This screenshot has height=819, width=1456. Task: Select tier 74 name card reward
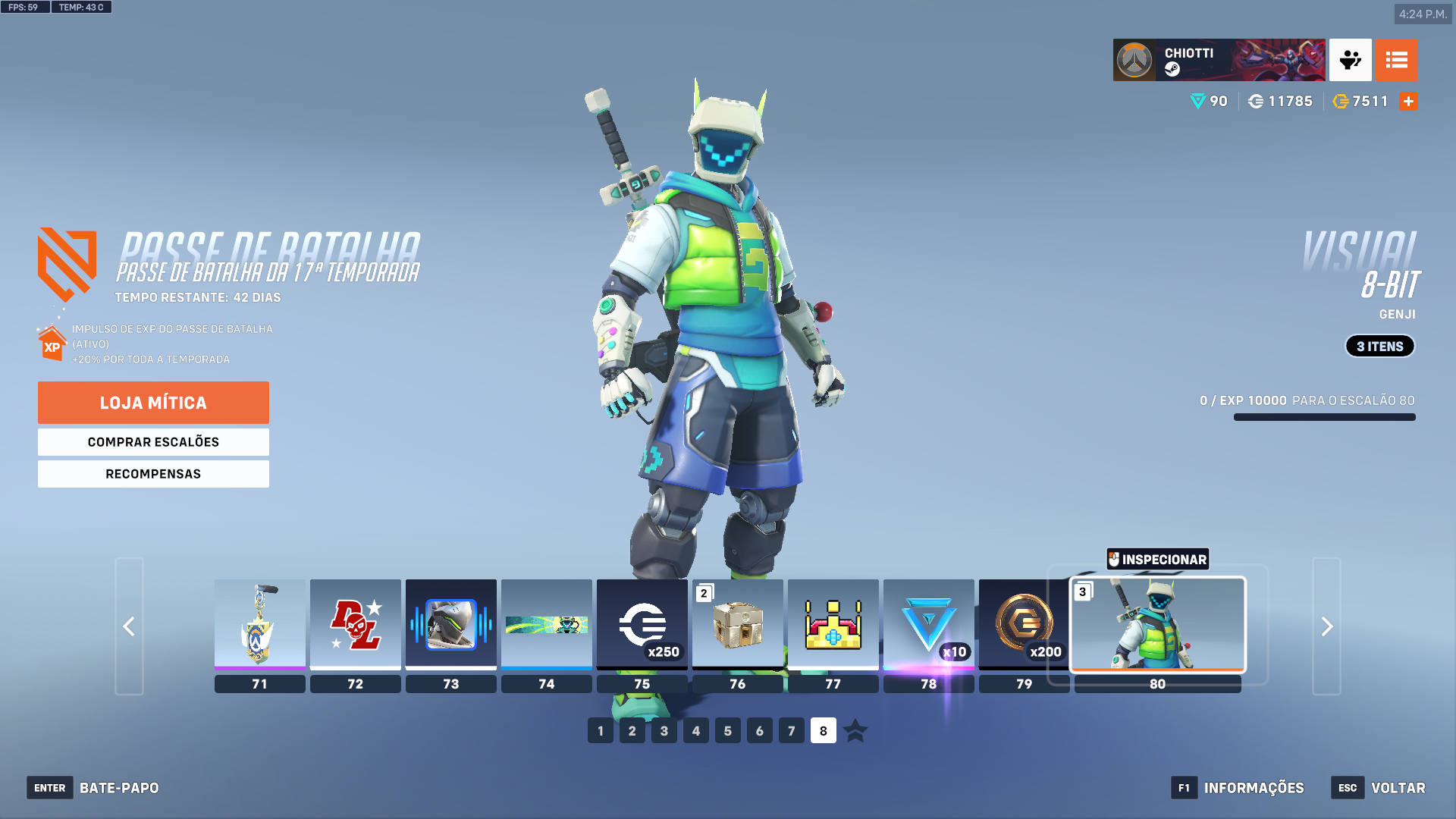click(x=546, y=625)
